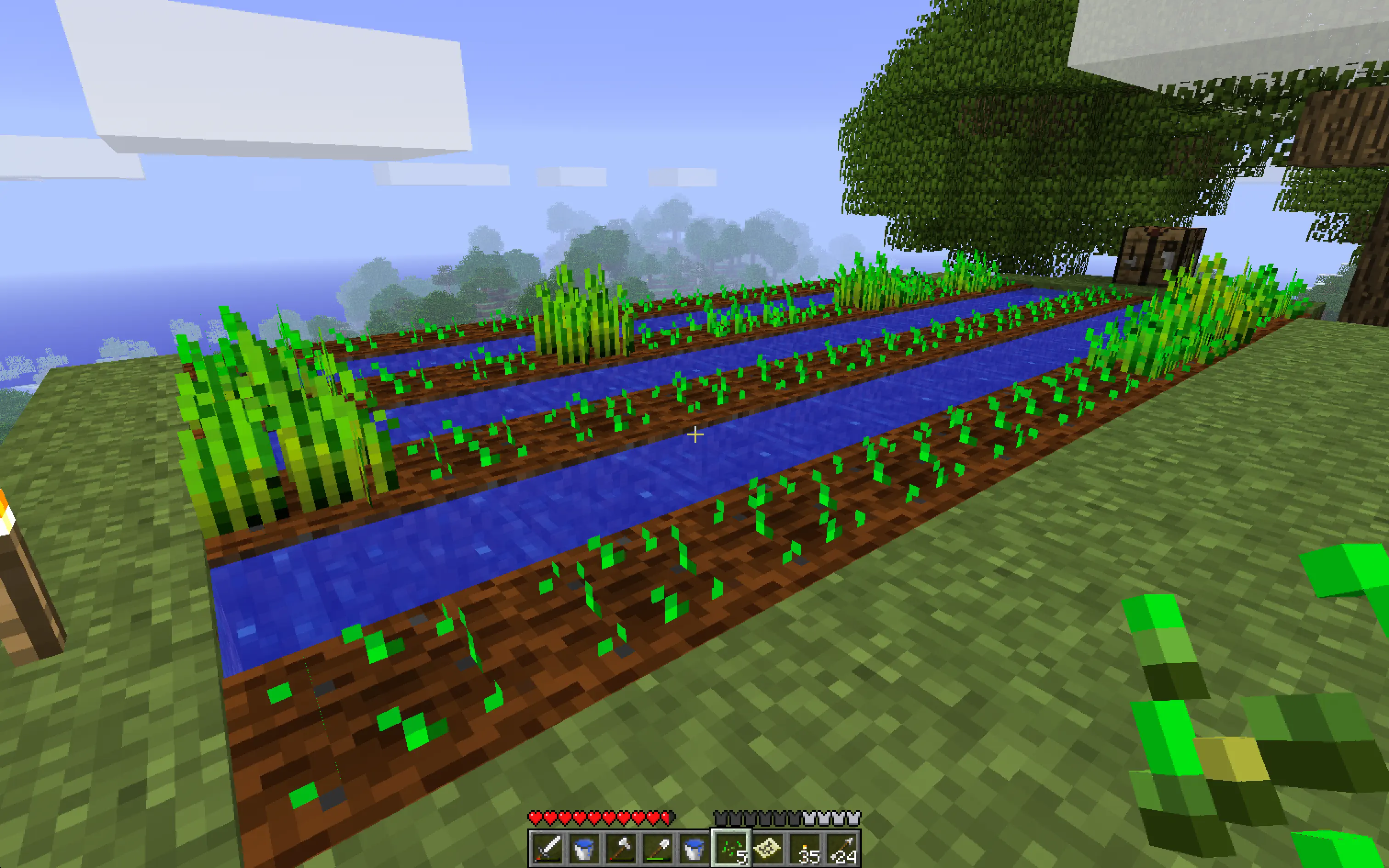The height and width of the screenshot is (868, 1389).
Task: Click a dark empty armor bar icon
Action: pyautogui.click(x=721, y=817)
